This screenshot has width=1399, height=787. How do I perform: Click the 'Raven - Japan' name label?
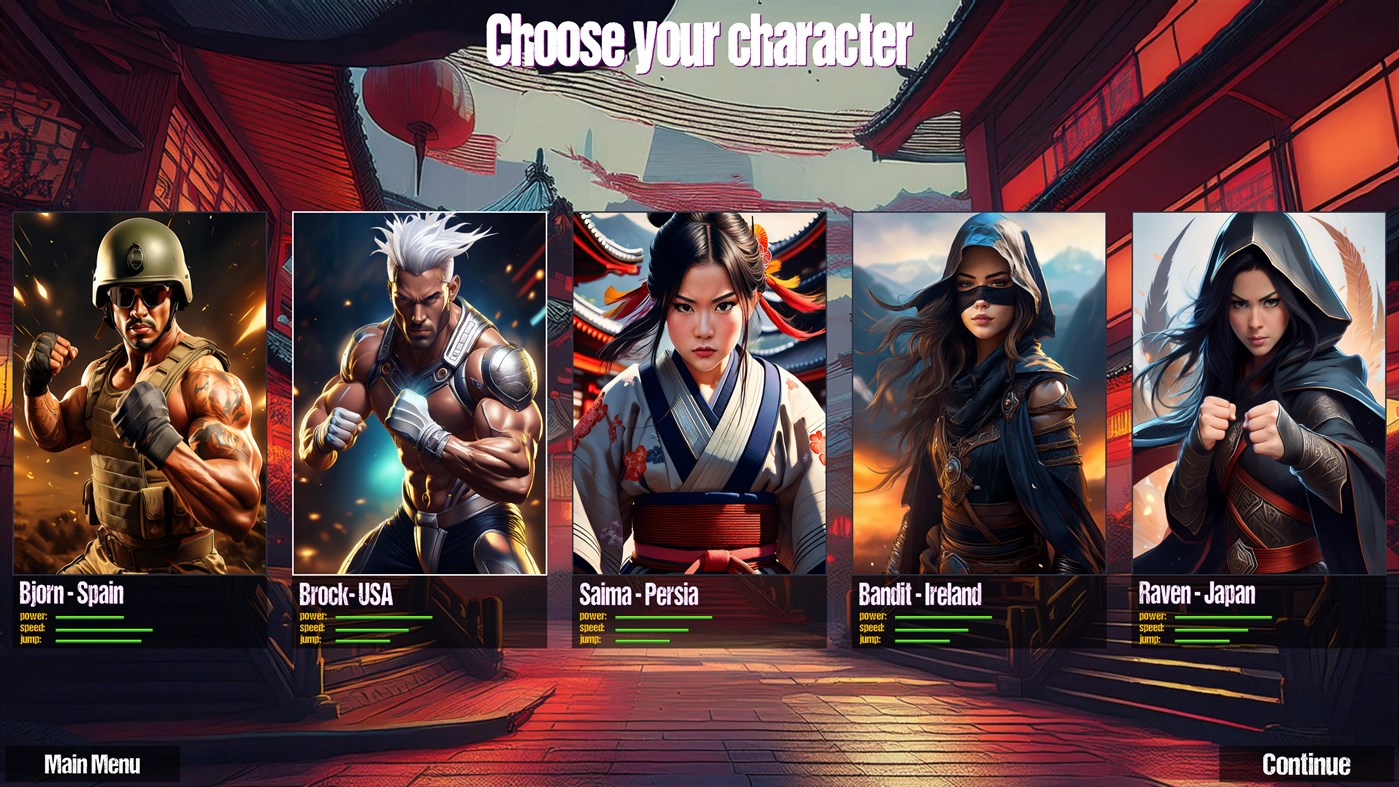pos(1196,594)
